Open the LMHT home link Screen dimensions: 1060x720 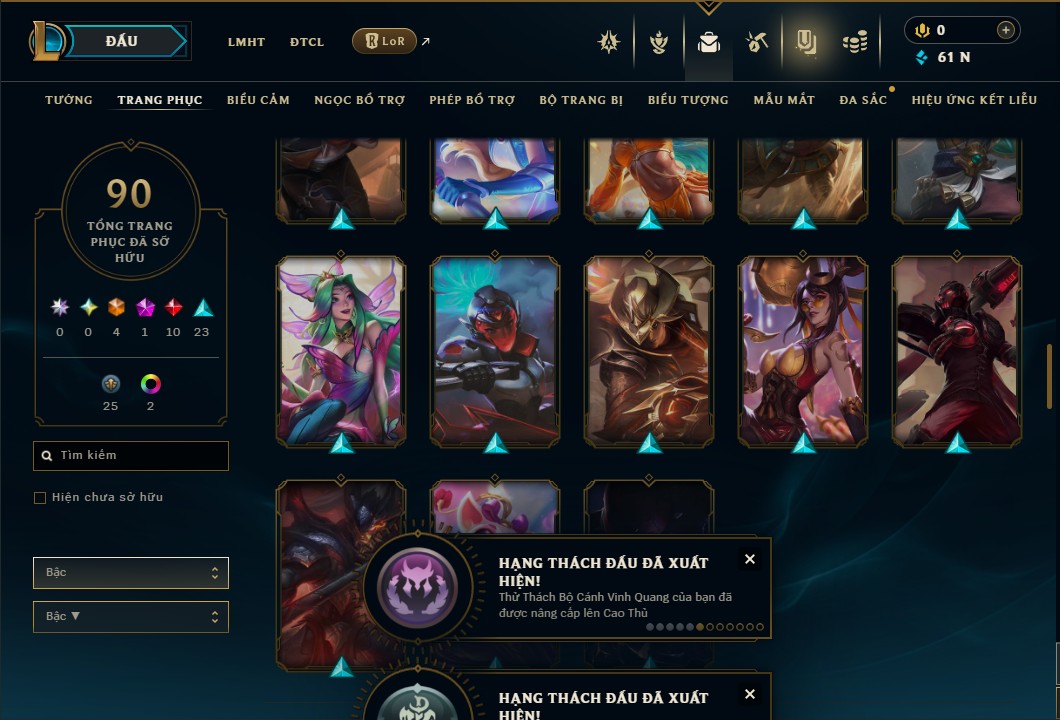[246, 42]
